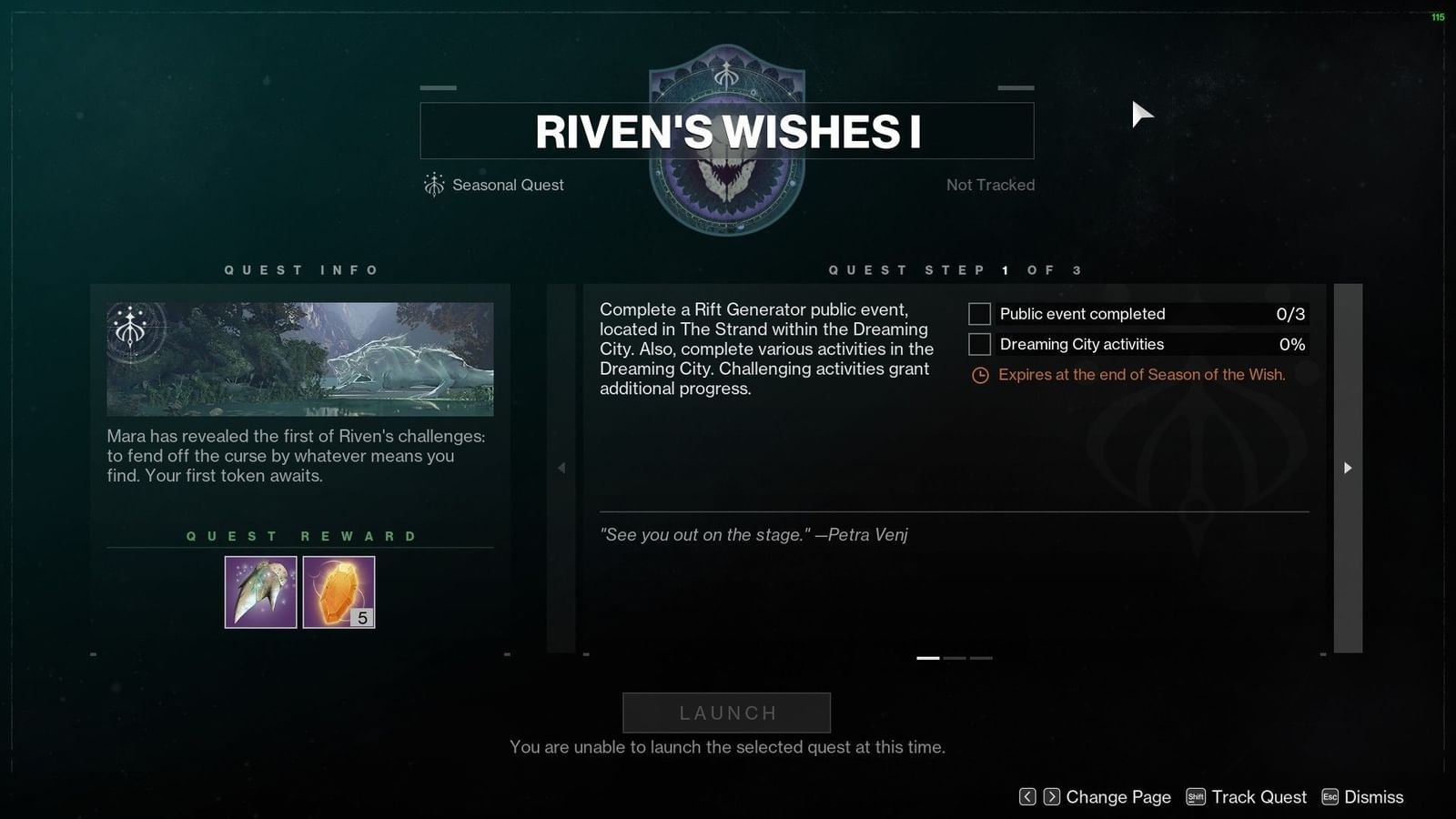Click the Launch button
This screenshot has width=1456, height=819.
[725, 713]
